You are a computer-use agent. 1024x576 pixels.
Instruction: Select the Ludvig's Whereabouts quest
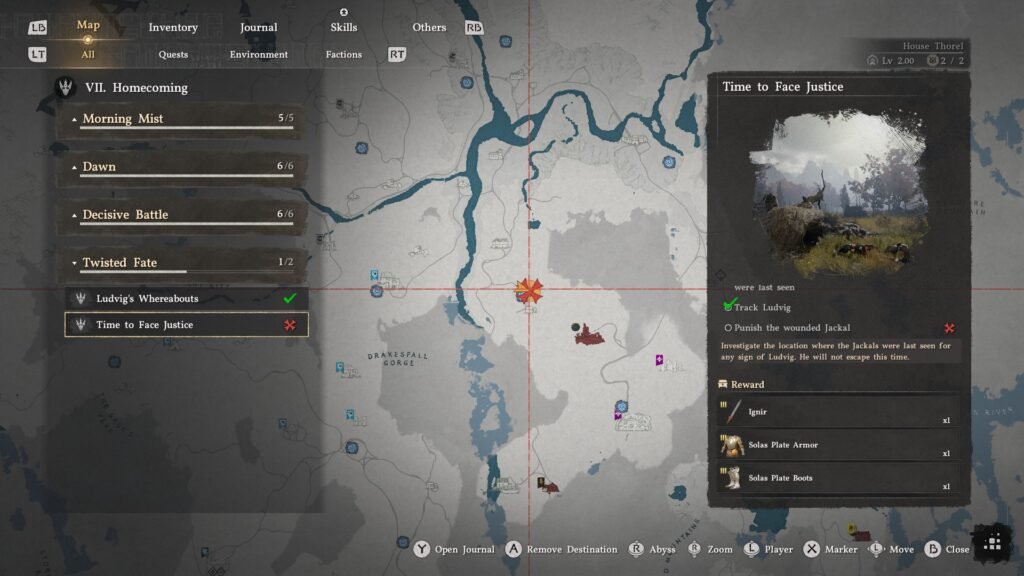(187, 299)
